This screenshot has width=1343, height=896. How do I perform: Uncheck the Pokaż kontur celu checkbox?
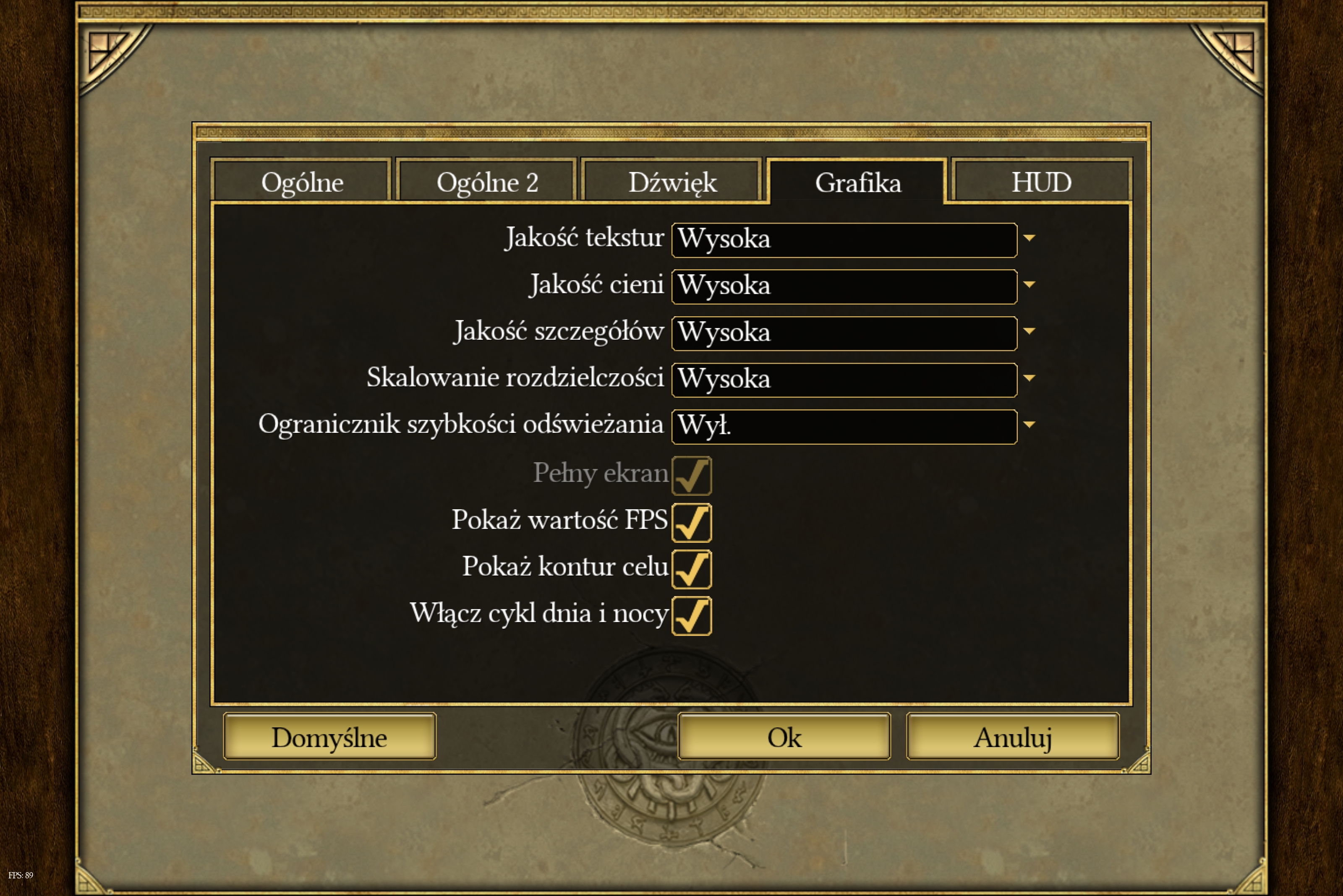pos(692,569)
